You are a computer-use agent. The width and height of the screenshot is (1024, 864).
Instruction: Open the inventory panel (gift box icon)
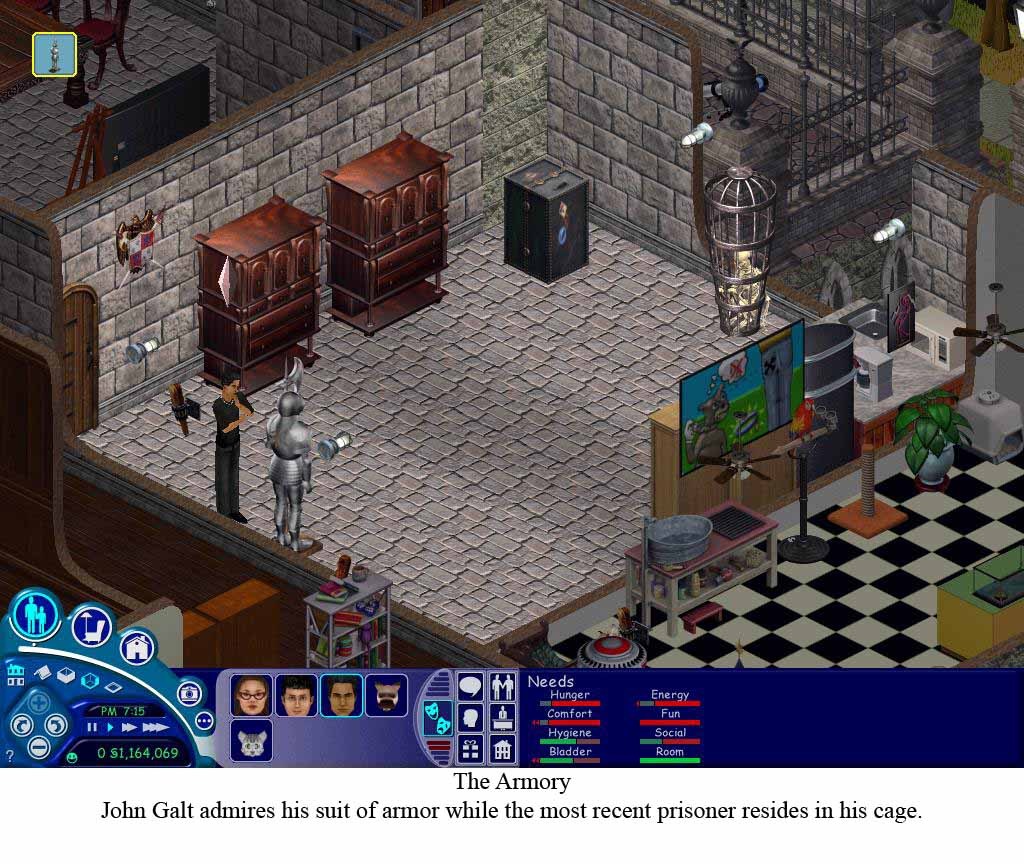[470, 748]
